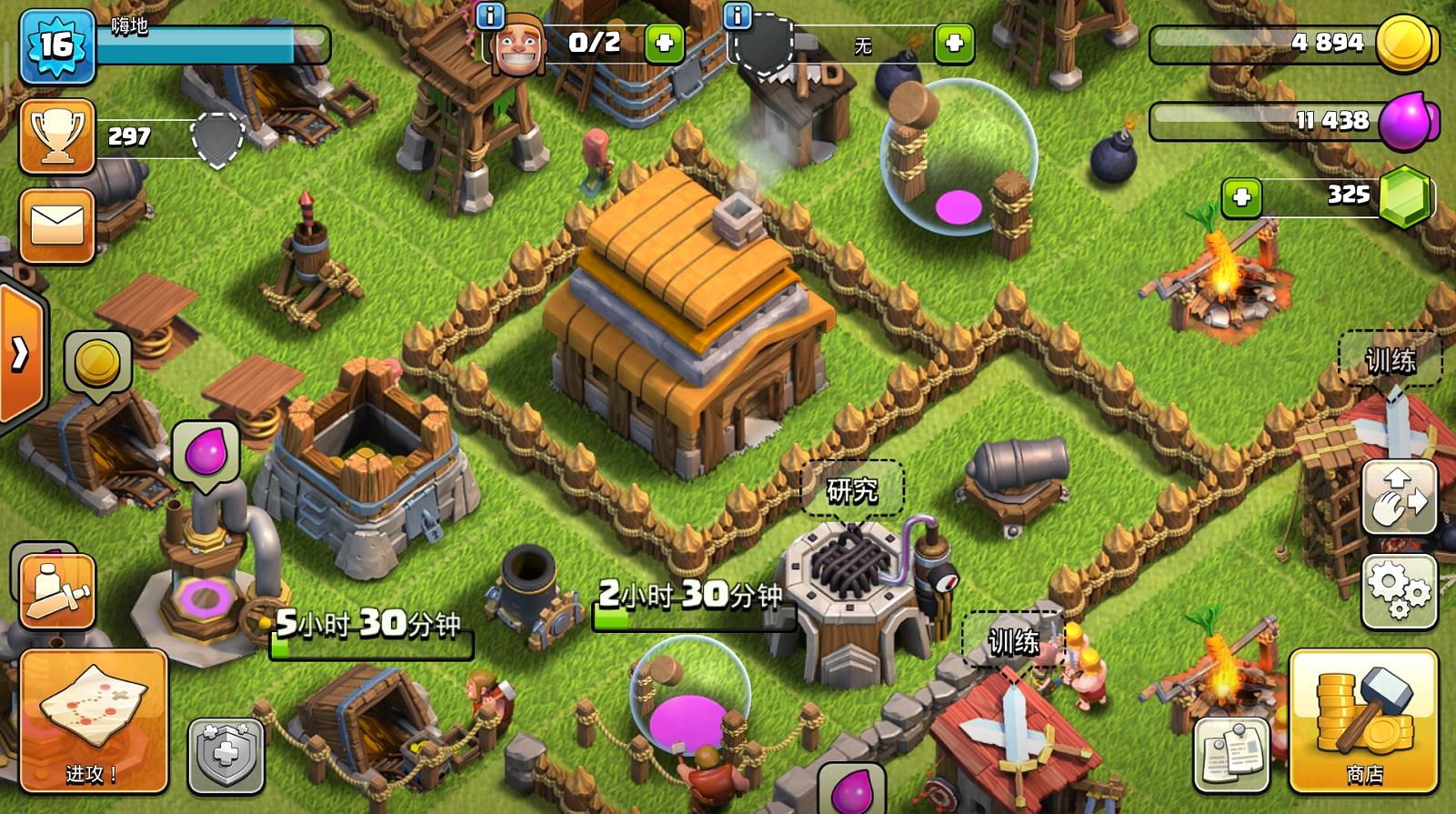Open the trophy league button
The width and height of the screenshot is (1456, 814).
click(x=56, y=136)
